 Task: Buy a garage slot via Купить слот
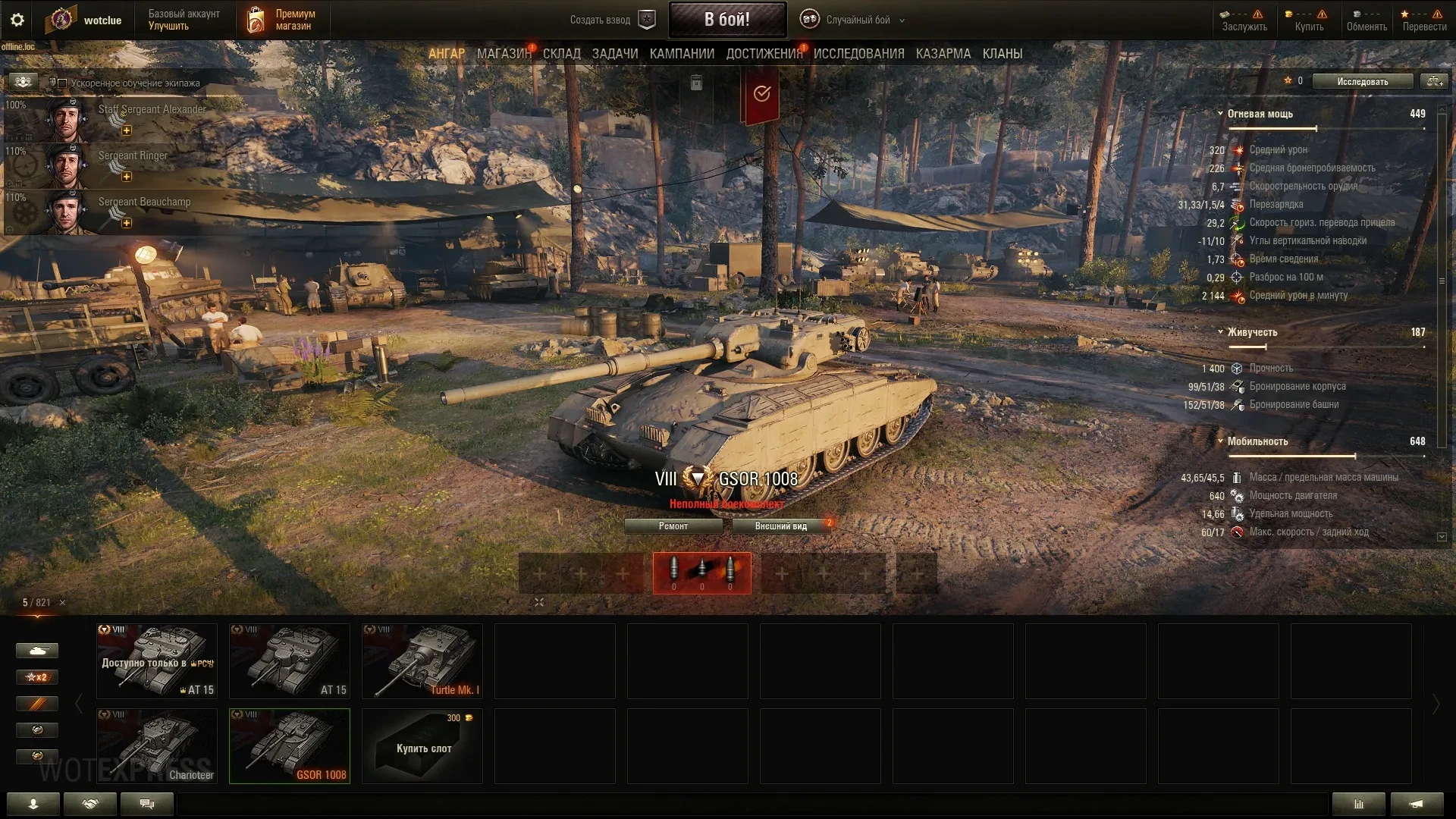coord(422,746)
